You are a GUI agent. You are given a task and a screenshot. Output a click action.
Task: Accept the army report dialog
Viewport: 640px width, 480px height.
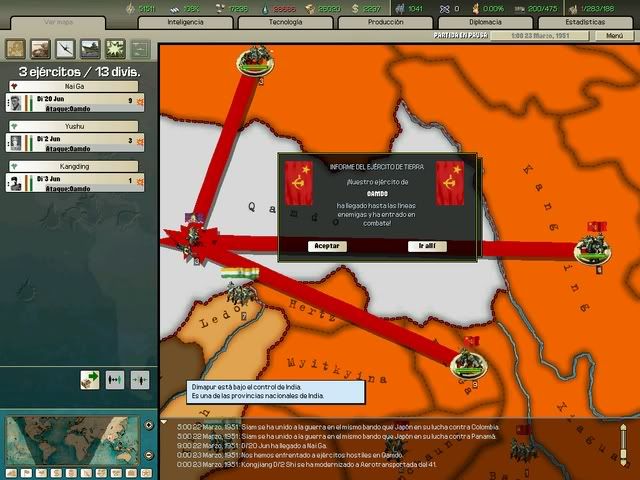tap(327, 245)
